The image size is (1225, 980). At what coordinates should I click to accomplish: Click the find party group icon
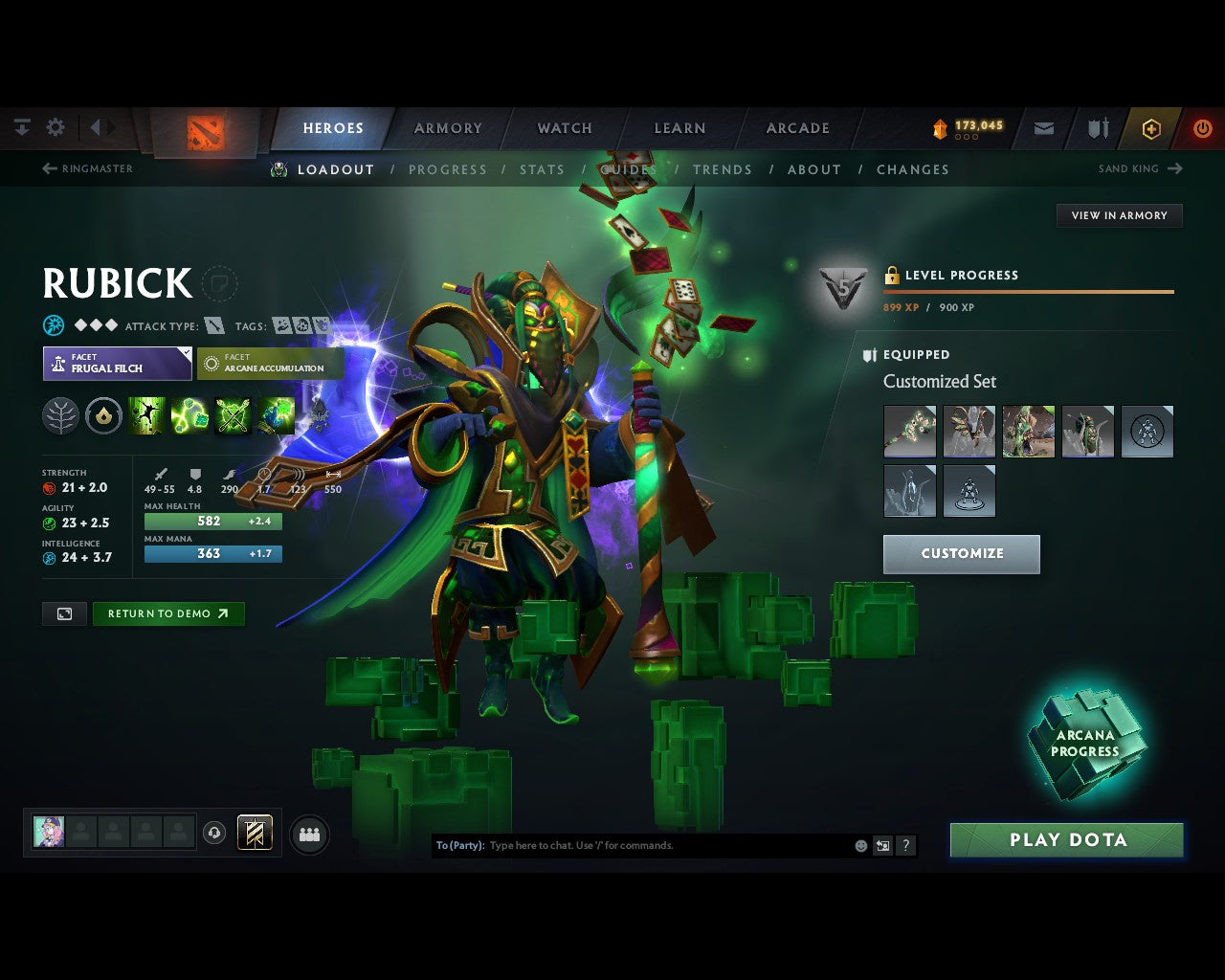pyautogui.click(x=308, y=833)
